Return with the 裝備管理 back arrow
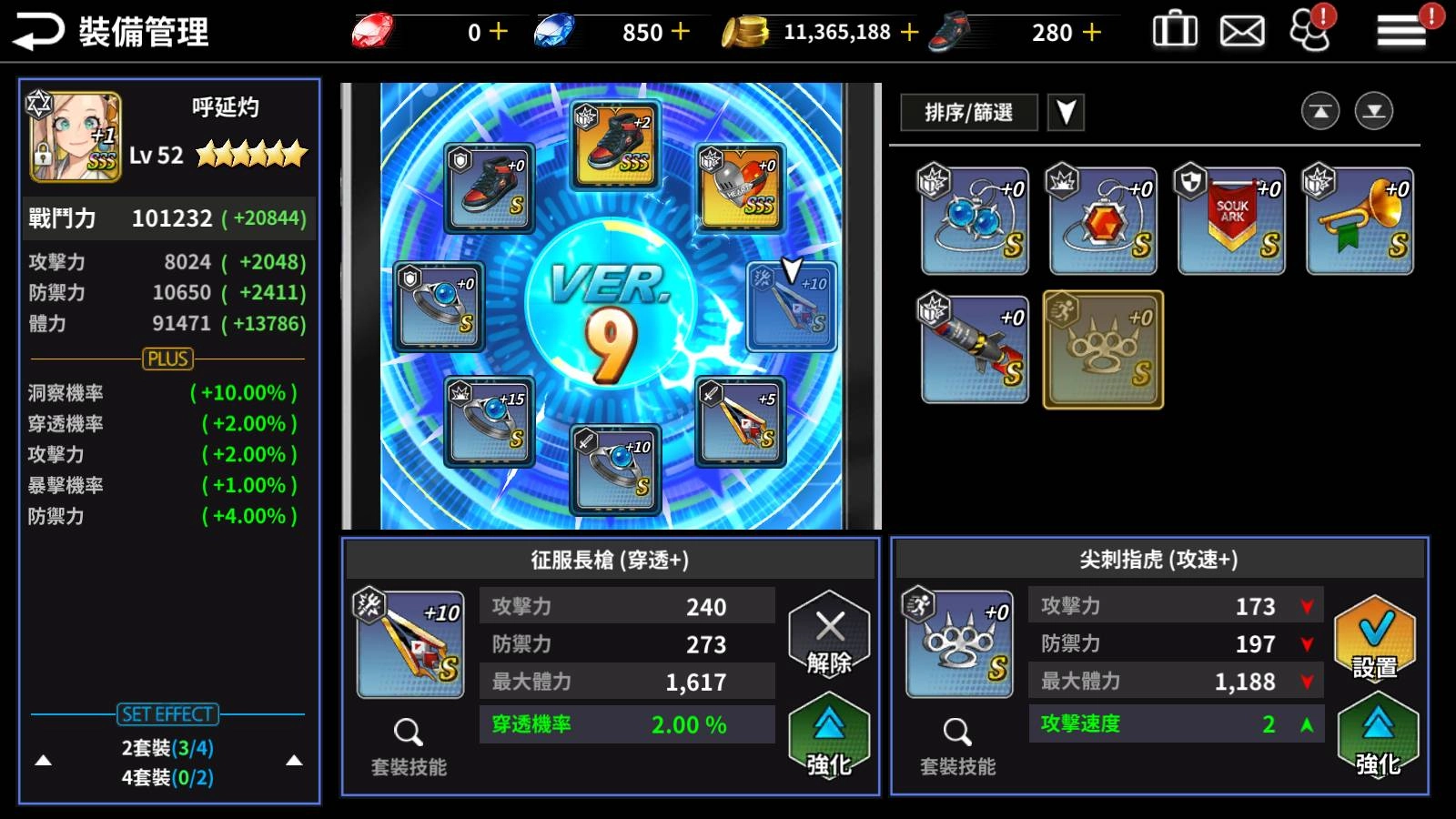The height and width of the screenshot is (819, 1456). coord(36,29)
